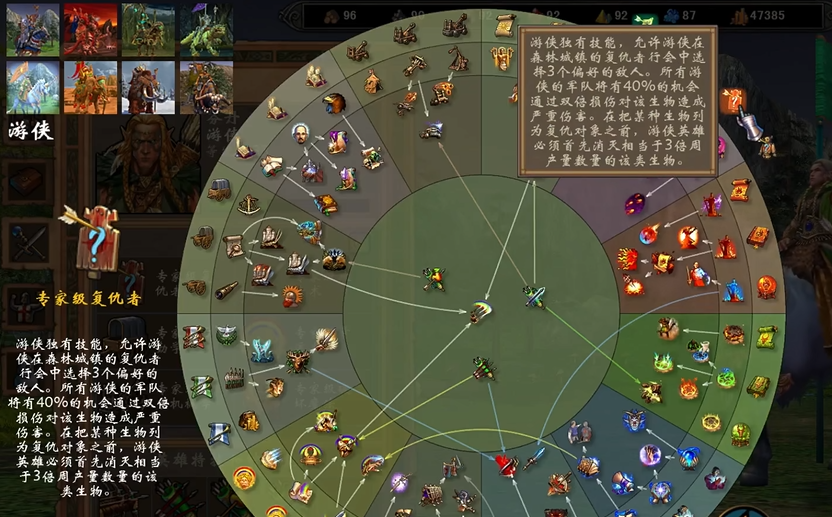Choose the blue sword with green gem

pos(534,295)
